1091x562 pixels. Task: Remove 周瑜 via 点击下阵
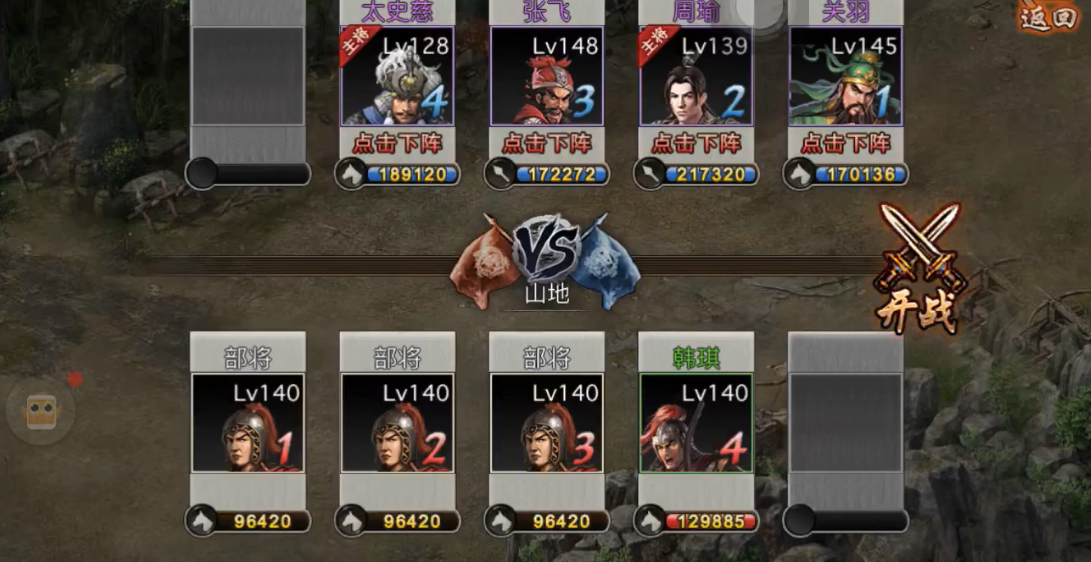tap(697, 143)
